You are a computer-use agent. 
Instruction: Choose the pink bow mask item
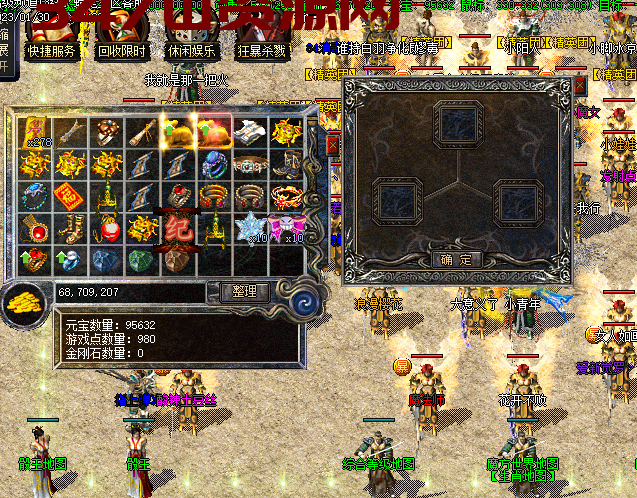(286, 227)
